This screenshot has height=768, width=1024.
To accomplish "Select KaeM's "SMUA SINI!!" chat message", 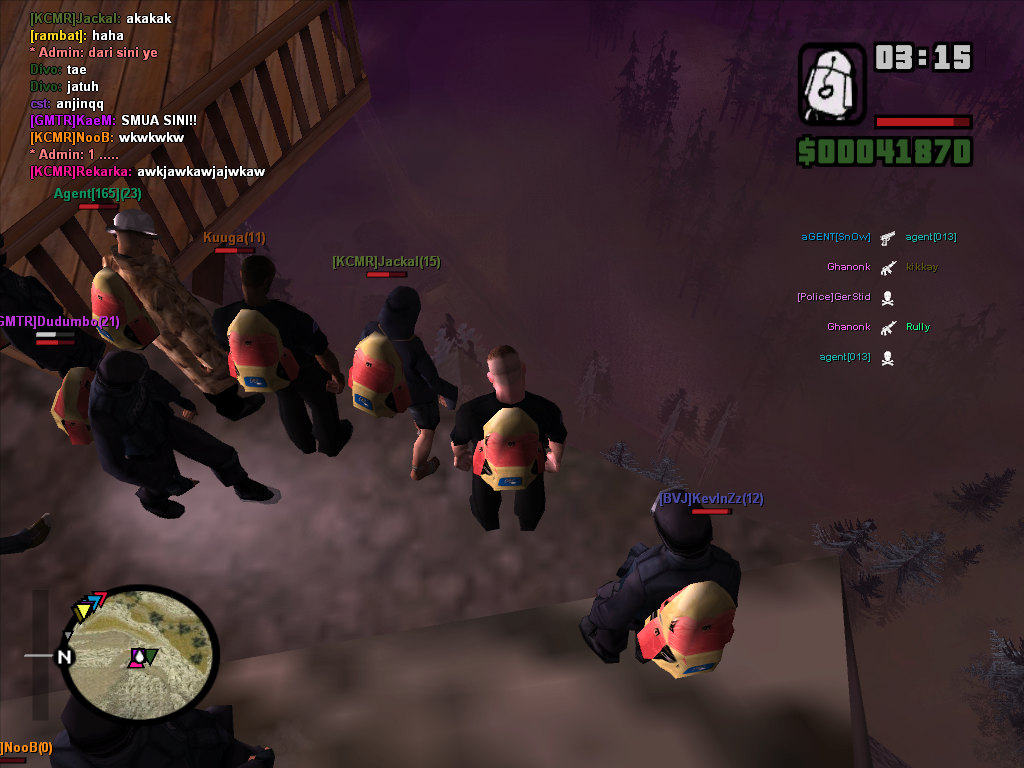I will point(113,120).
